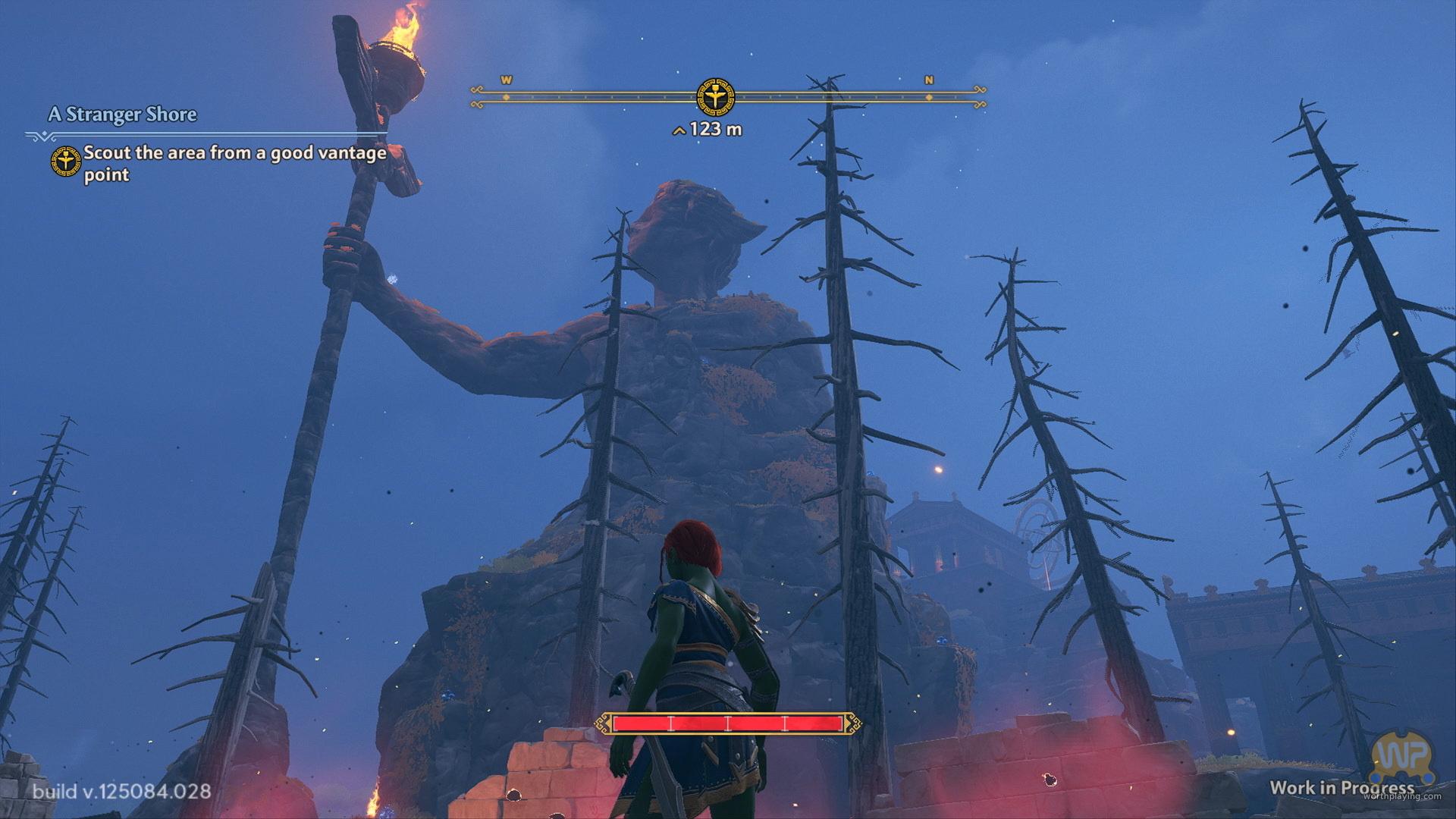The height and width of the screenshot is (819, 1456).
Task: Select the quest objective icon in the tracker
Action: (x=66, y=162)
